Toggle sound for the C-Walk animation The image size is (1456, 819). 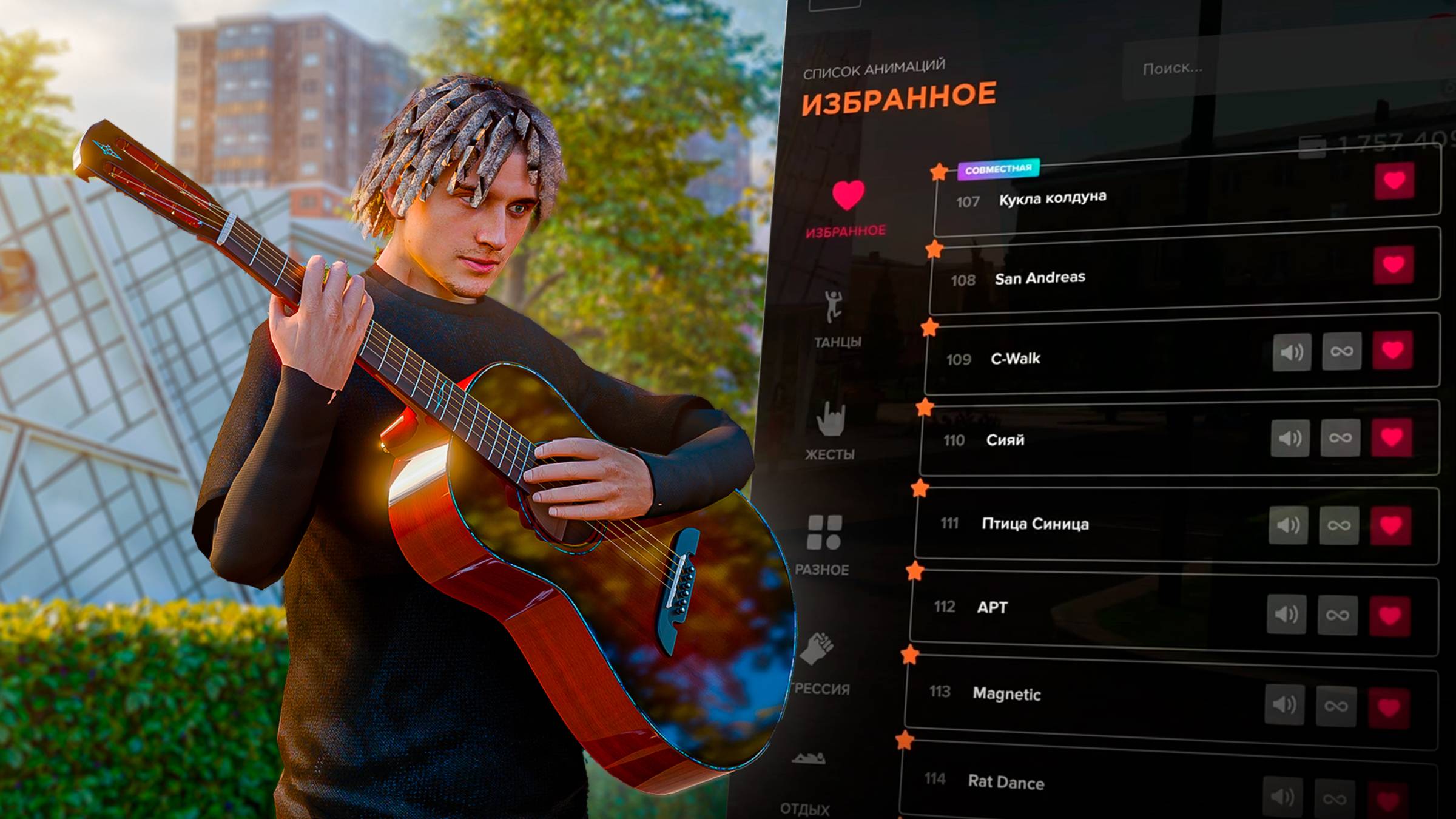tap(1292, 352)
